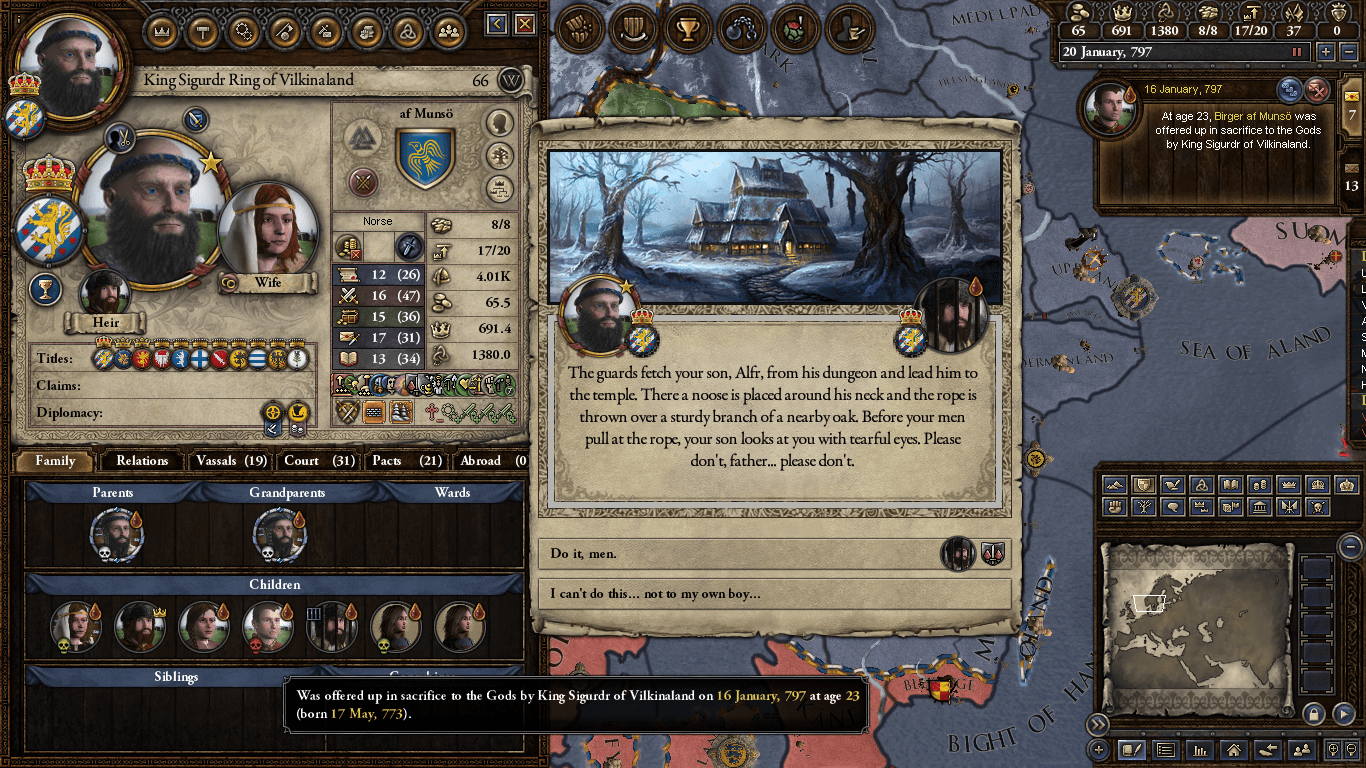Click the trophy alert icon above the map
This screenshot has height=768, width=1366.
[x=687, y=31]
